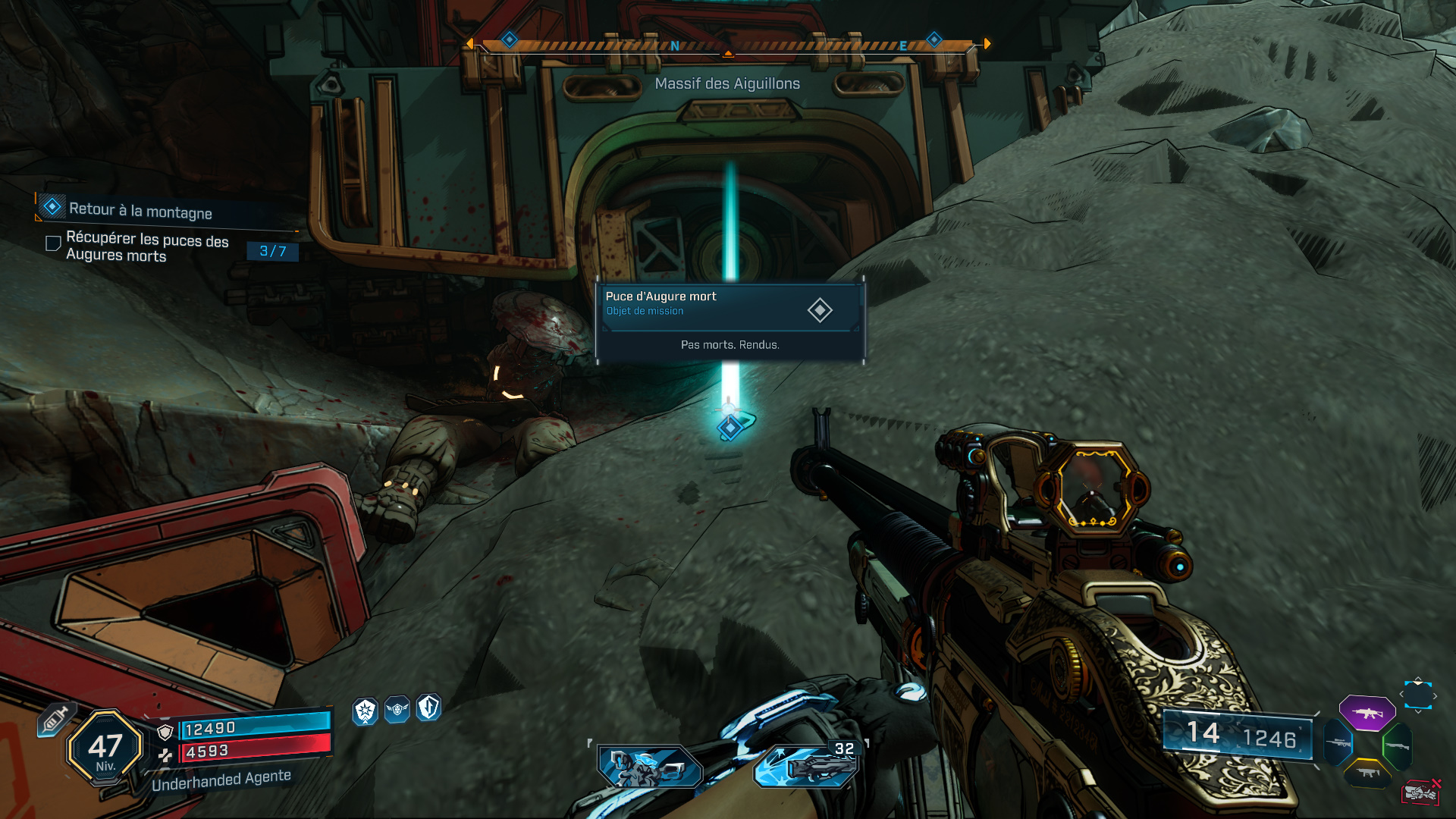Click the syringe repair kit icon

click(56, 719)
